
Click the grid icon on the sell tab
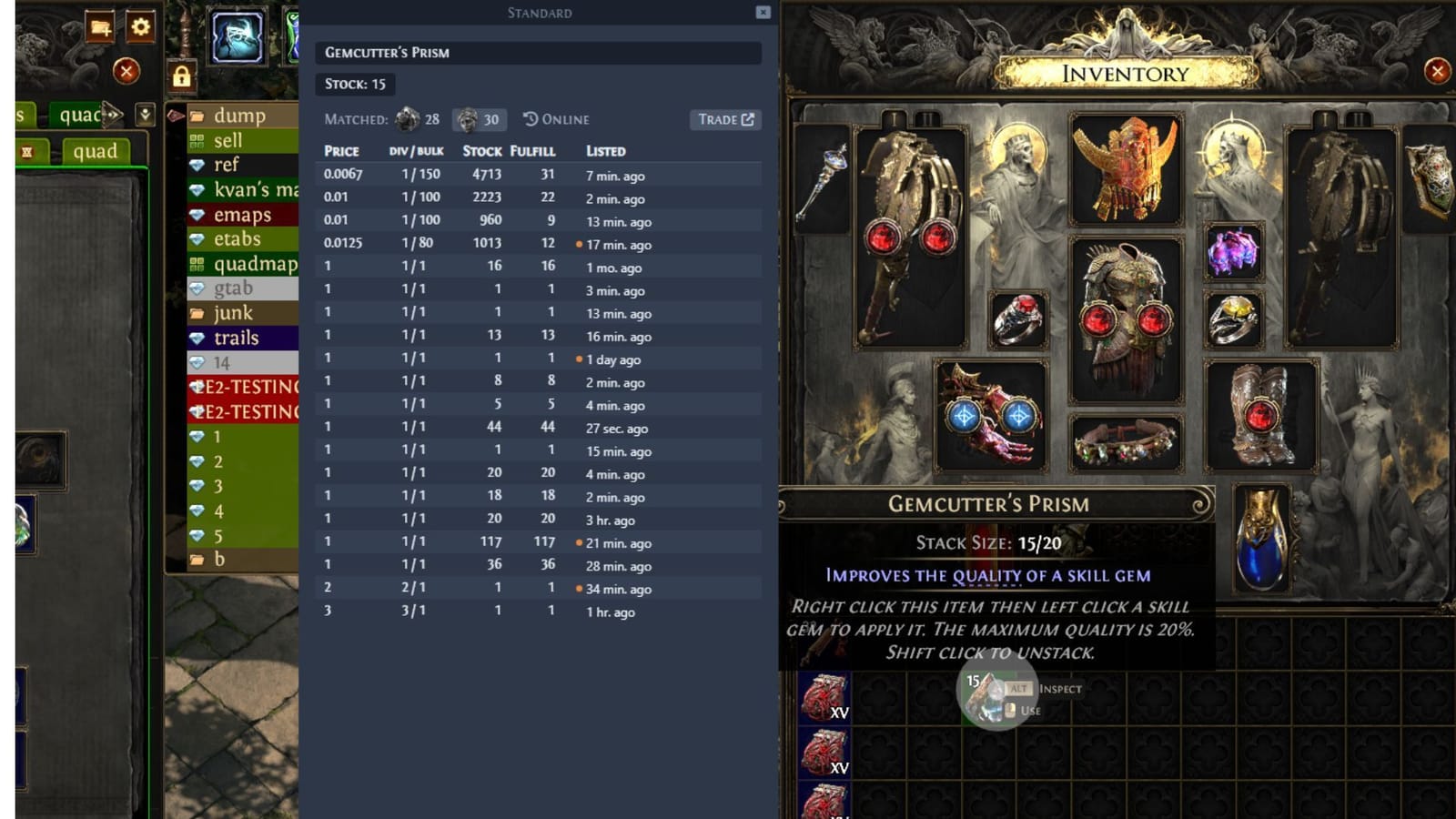point(197,141)
